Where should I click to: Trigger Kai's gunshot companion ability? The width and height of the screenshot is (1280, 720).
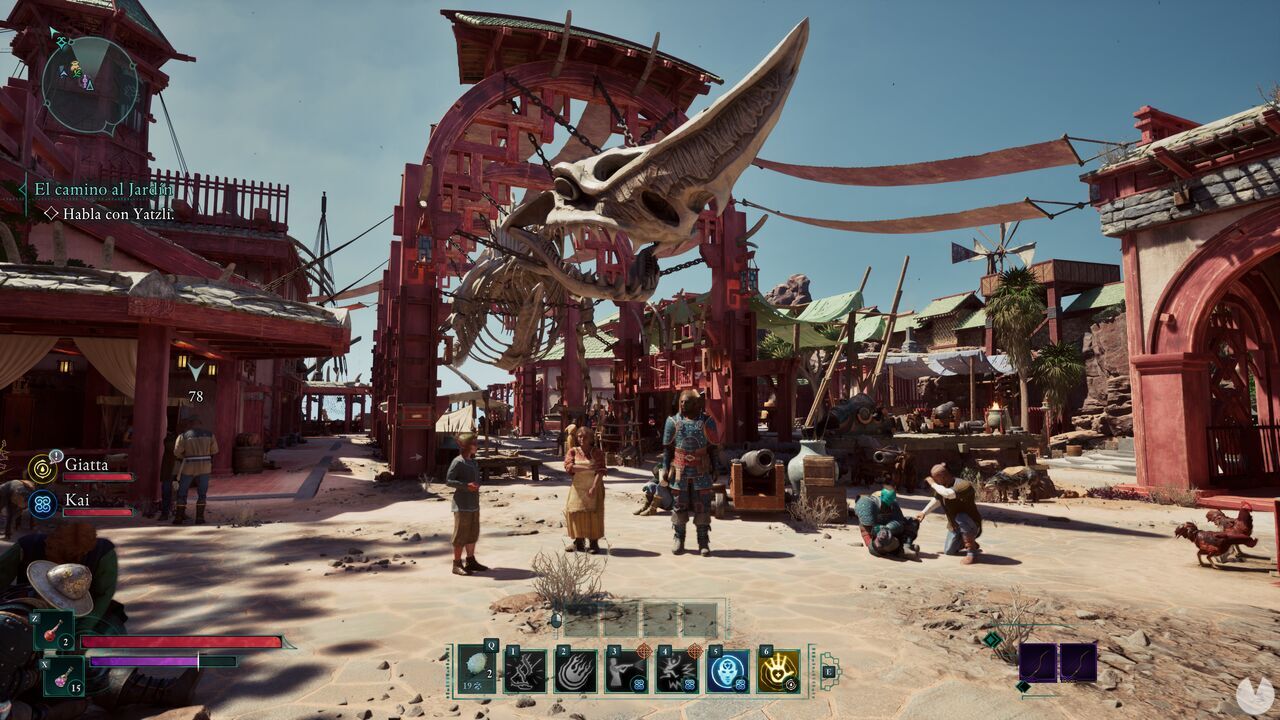pos(626,671)
